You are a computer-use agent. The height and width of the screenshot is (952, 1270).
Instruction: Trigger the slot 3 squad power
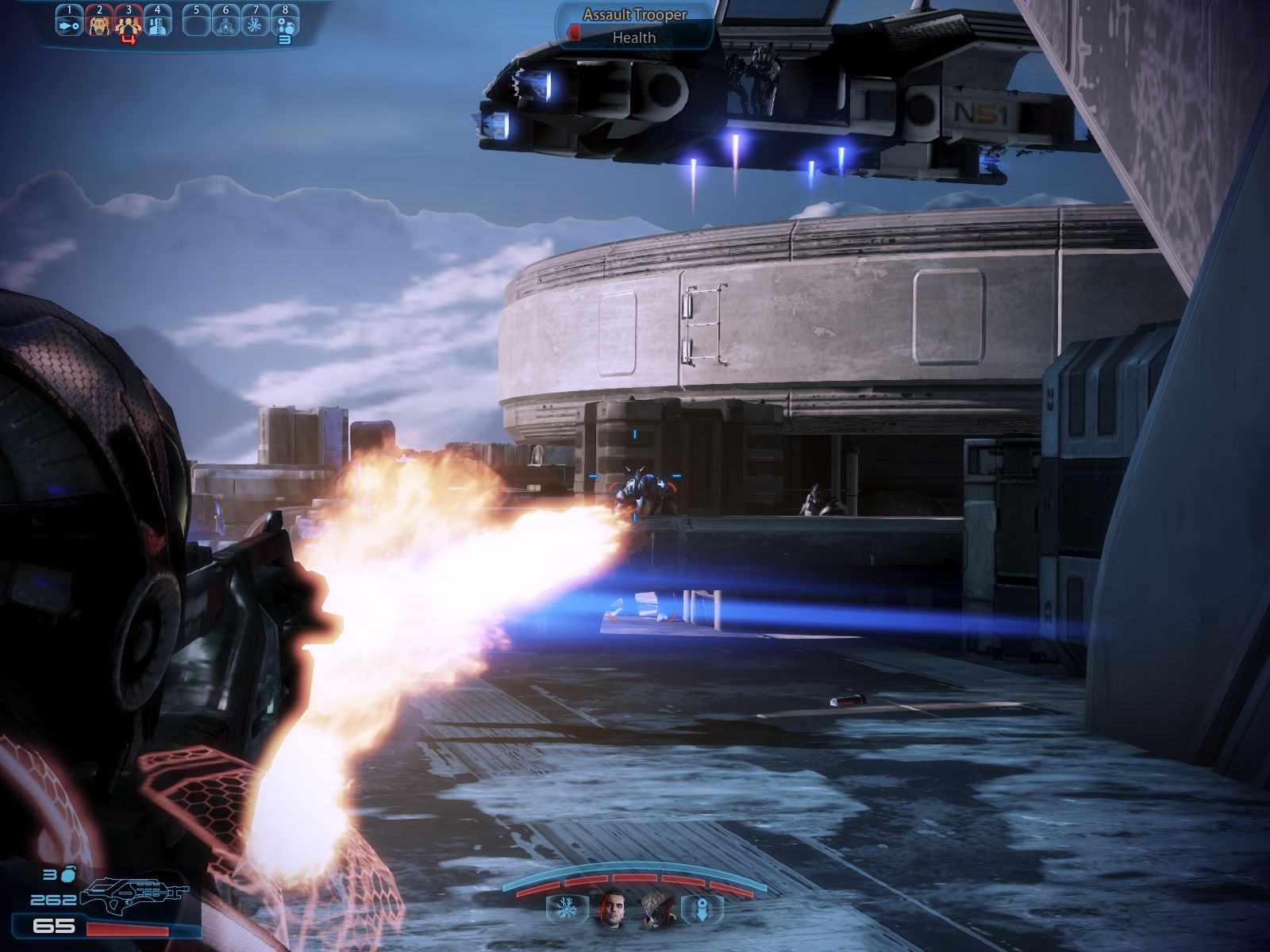pyautogui.click(x=129, y=25)
